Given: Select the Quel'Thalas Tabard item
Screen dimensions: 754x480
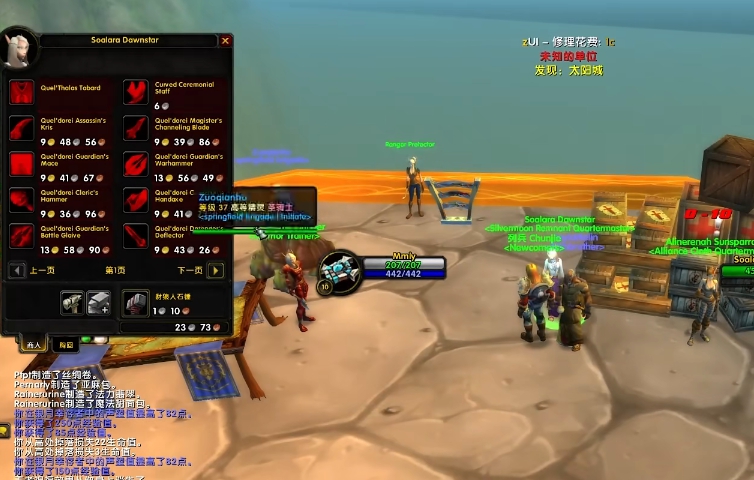Looking at the screenshot, I should pos(22,93).
